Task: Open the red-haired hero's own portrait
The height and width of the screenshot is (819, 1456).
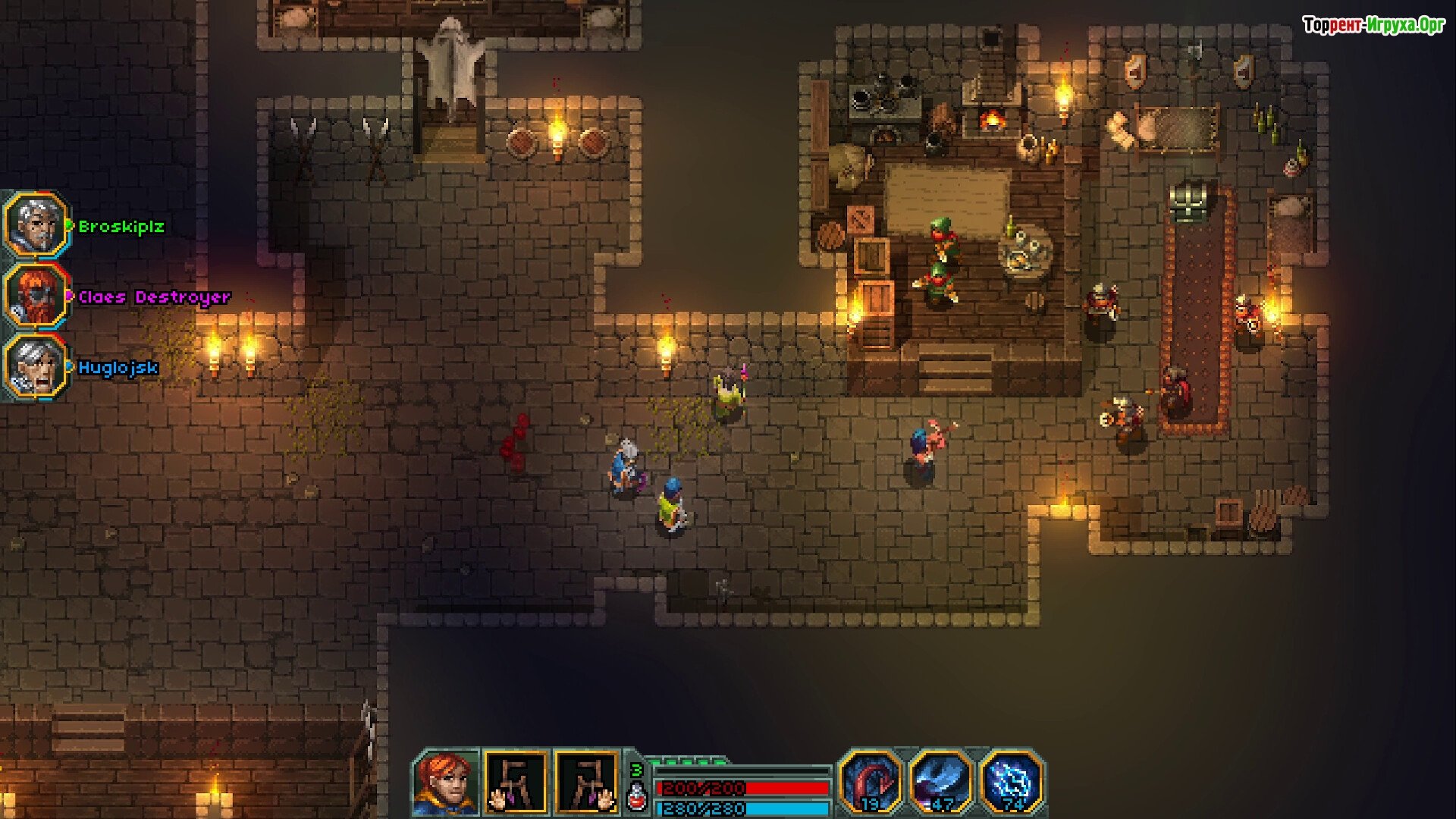Action: pyautogui.click(x=446, y=783)
